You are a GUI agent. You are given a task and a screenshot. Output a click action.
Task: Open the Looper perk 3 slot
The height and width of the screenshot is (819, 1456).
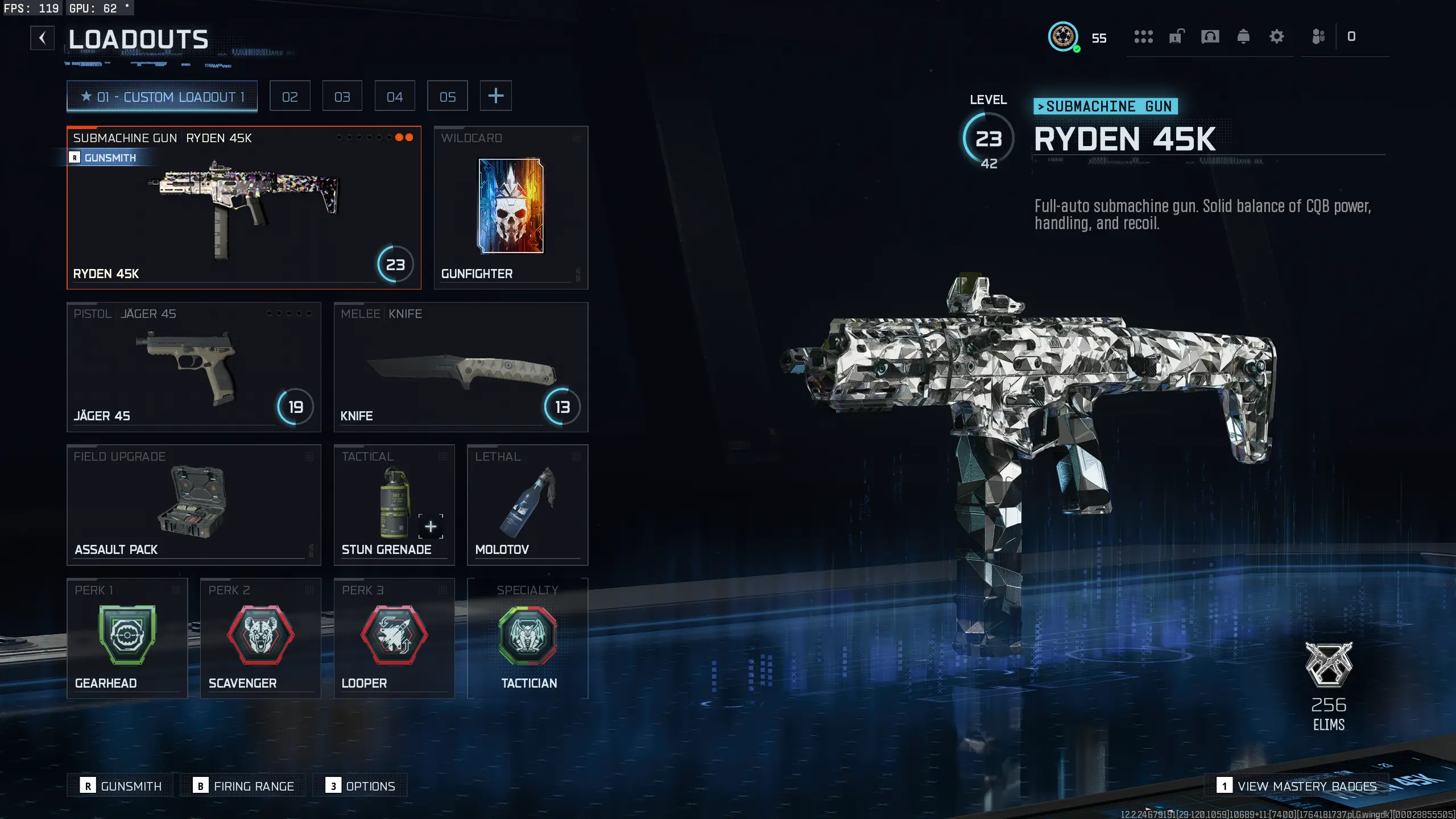(x=394, y=638)
